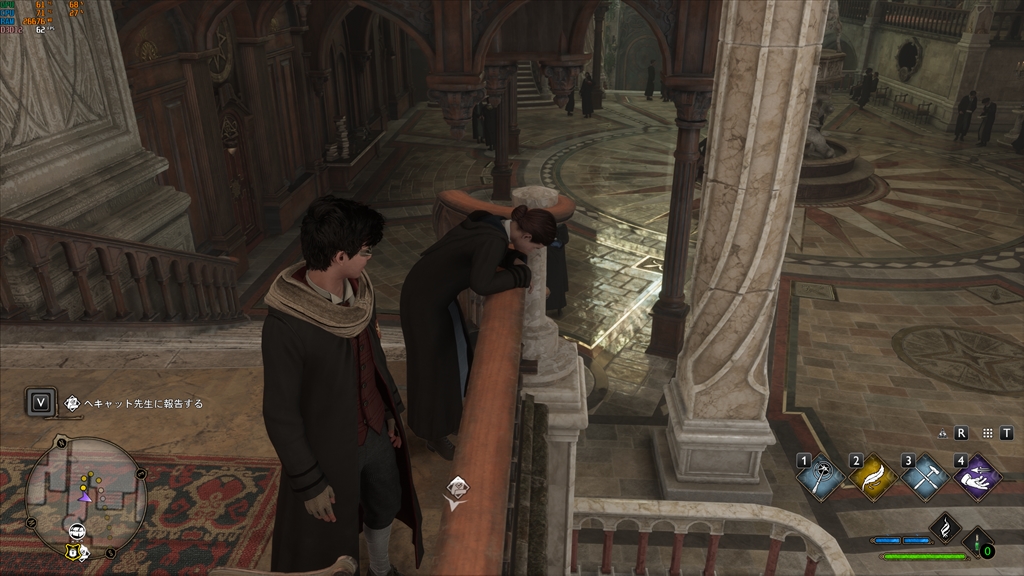Click the ancient magic swirl icon
1024x576 pixels.
click(x=945, y=528)
